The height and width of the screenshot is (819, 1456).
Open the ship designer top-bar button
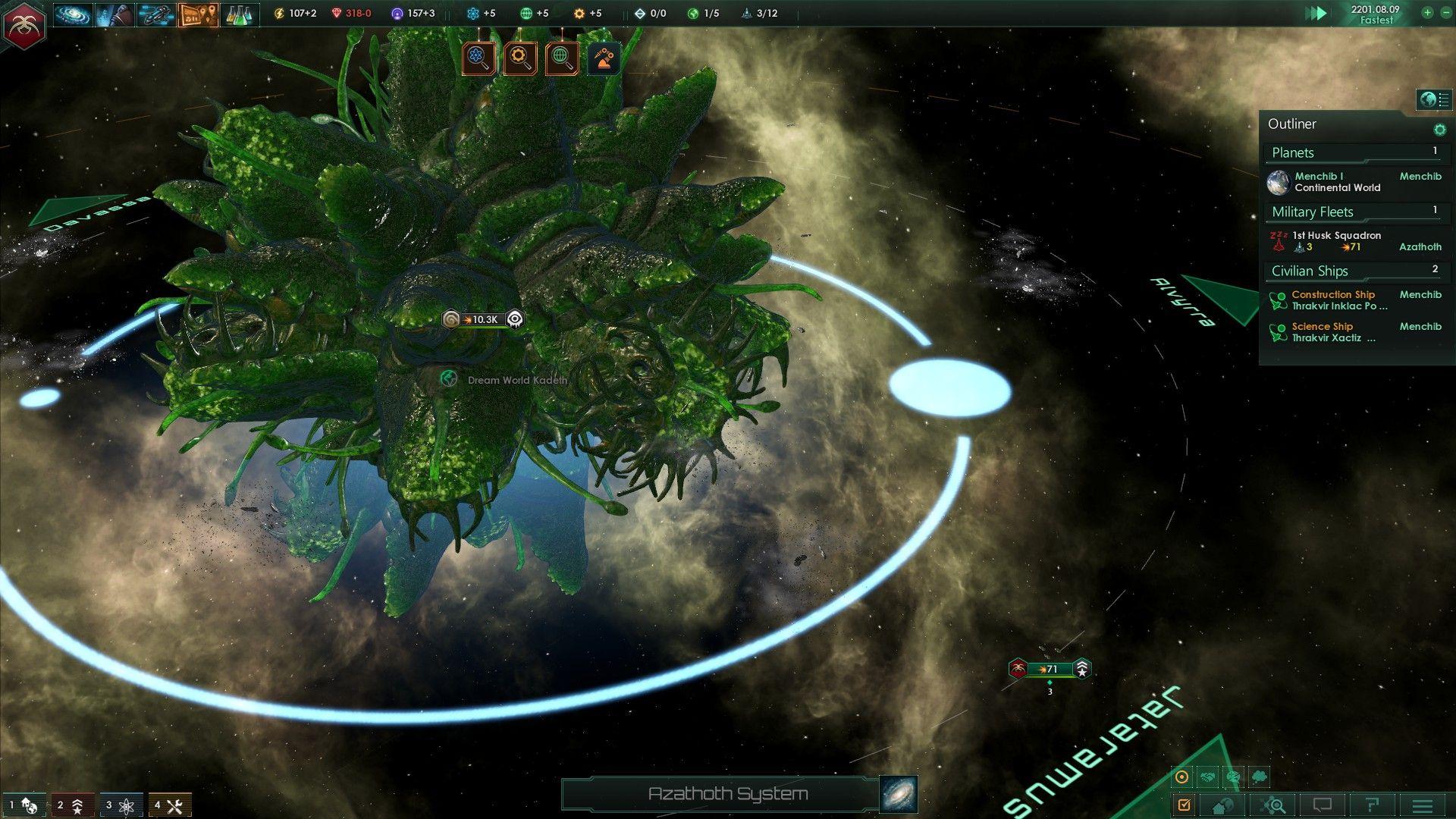[156, 14]
